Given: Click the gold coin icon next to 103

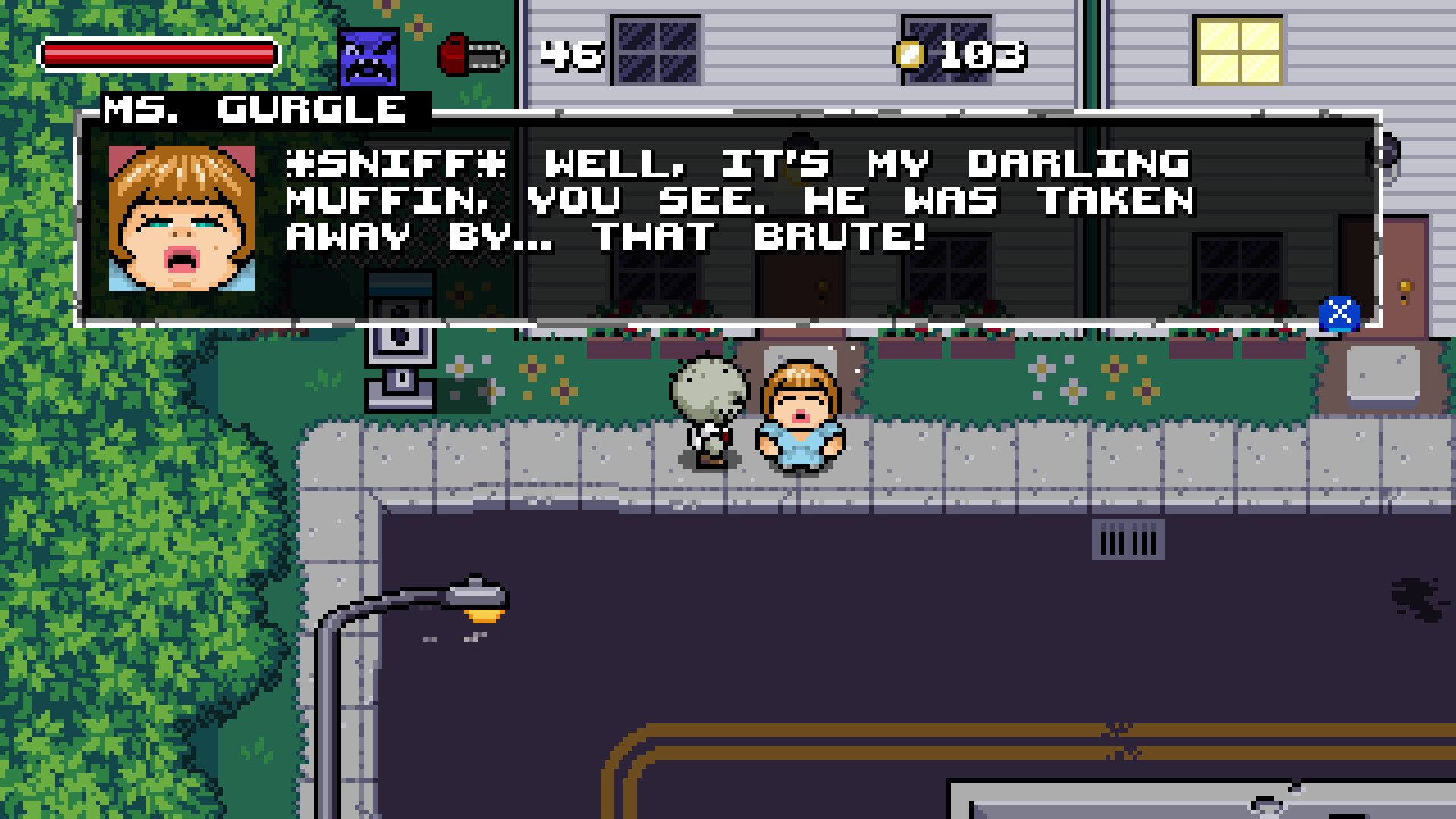Looking at the screenshot, I should point(908,53).
